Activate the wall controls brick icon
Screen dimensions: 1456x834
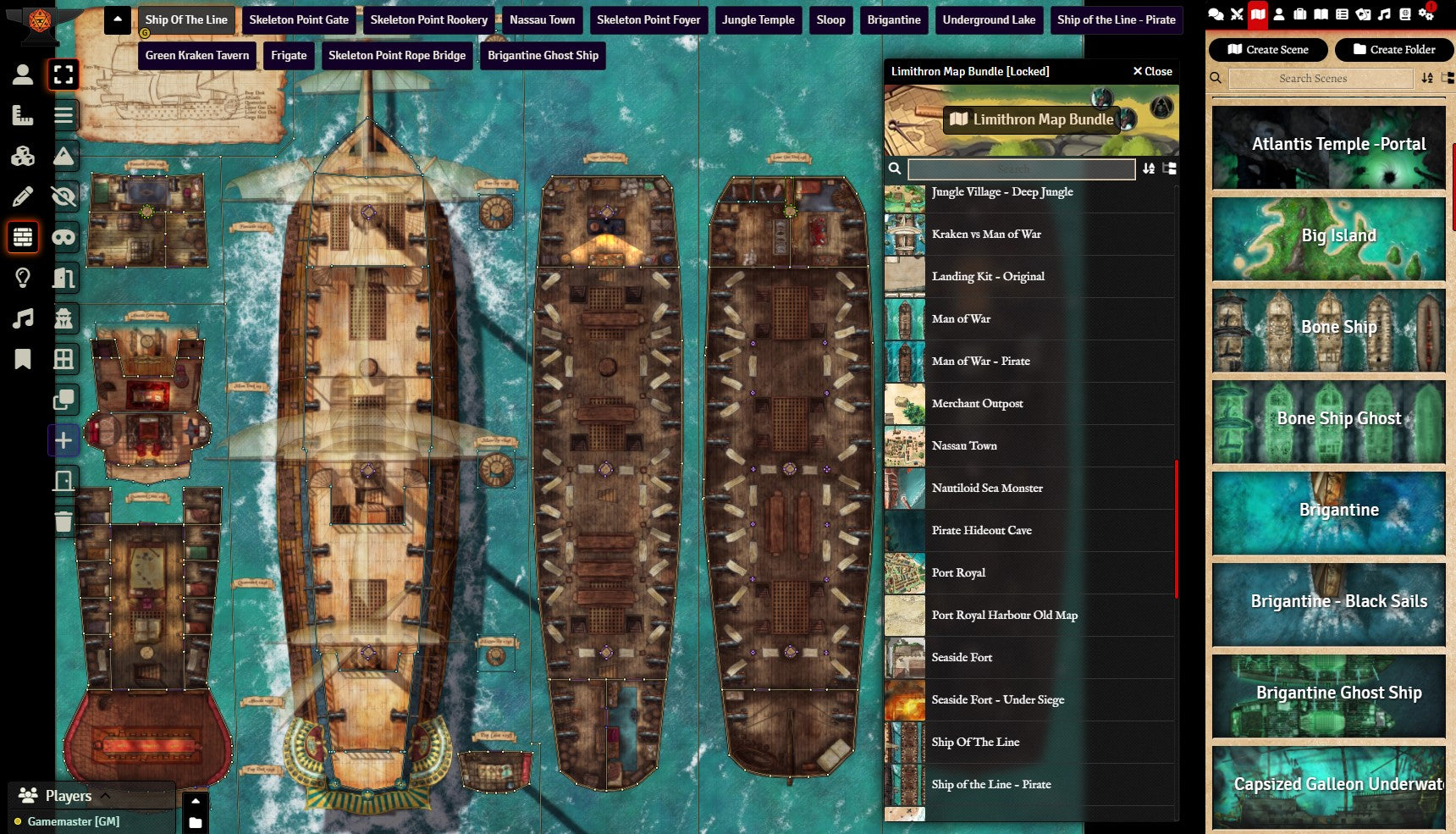(23, 237)
